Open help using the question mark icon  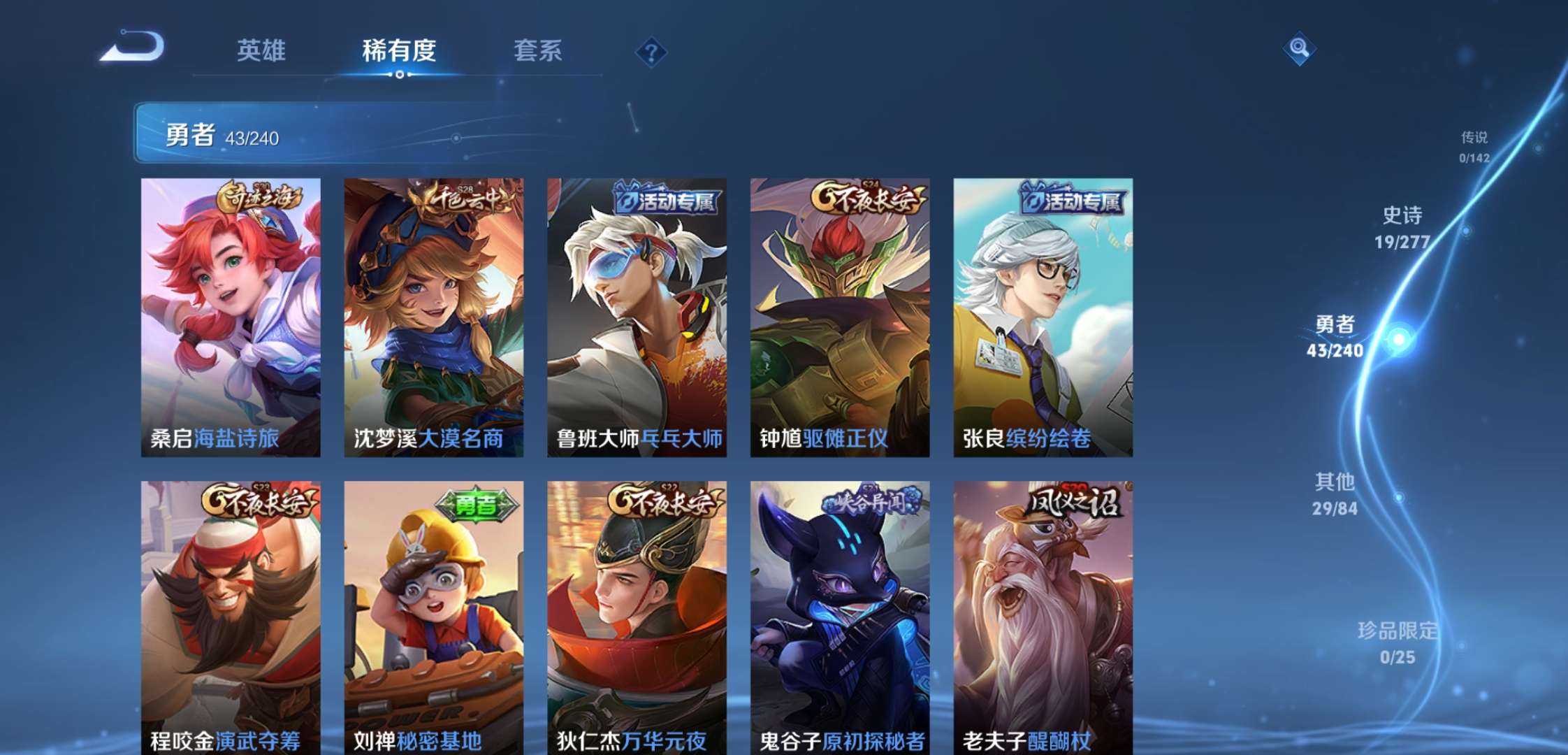pos(650,50)
